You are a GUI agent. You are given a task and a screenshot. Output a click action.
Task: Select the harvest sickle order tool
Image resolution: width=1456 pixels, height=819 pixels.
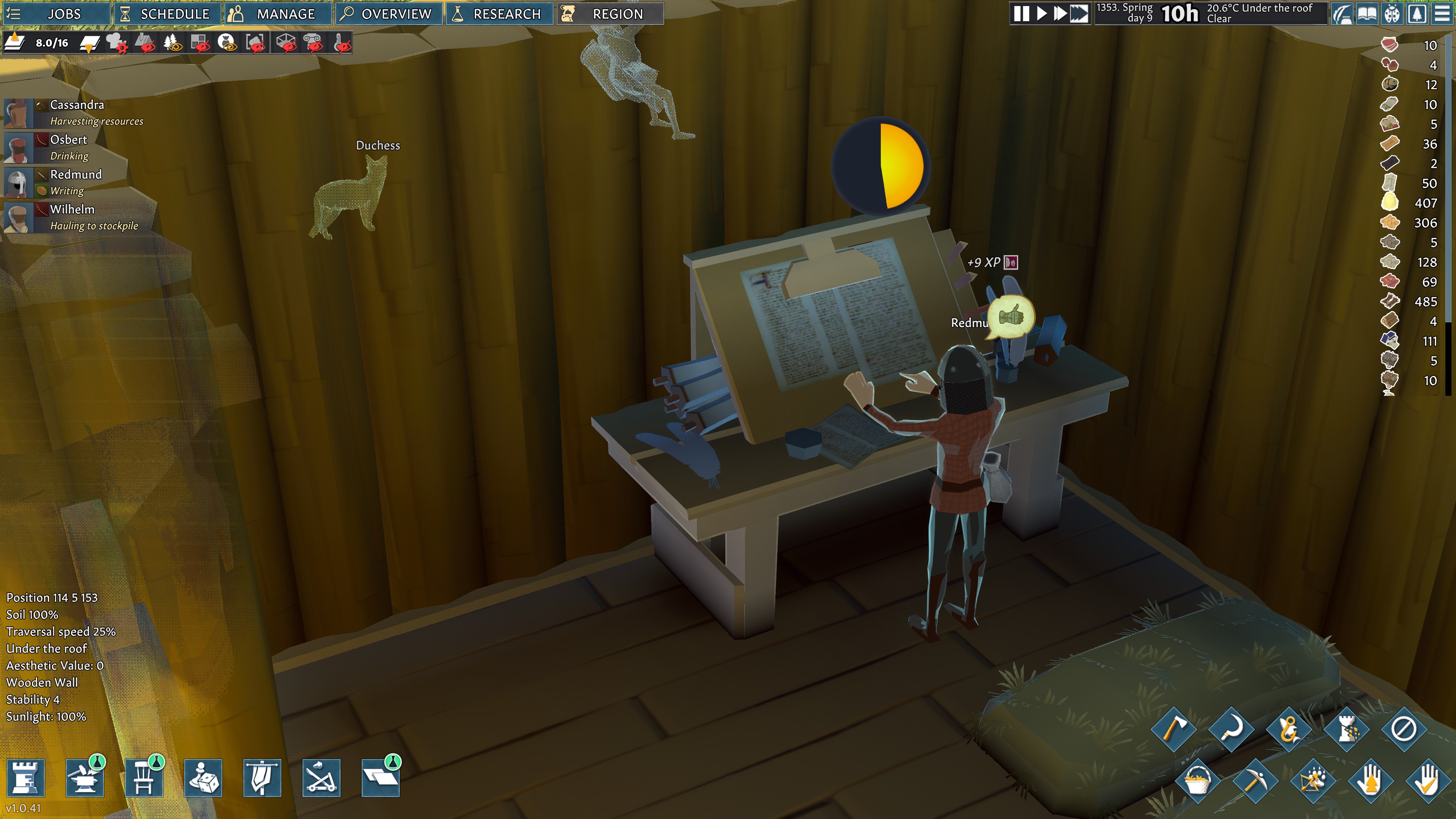(x=1232, y=730)
